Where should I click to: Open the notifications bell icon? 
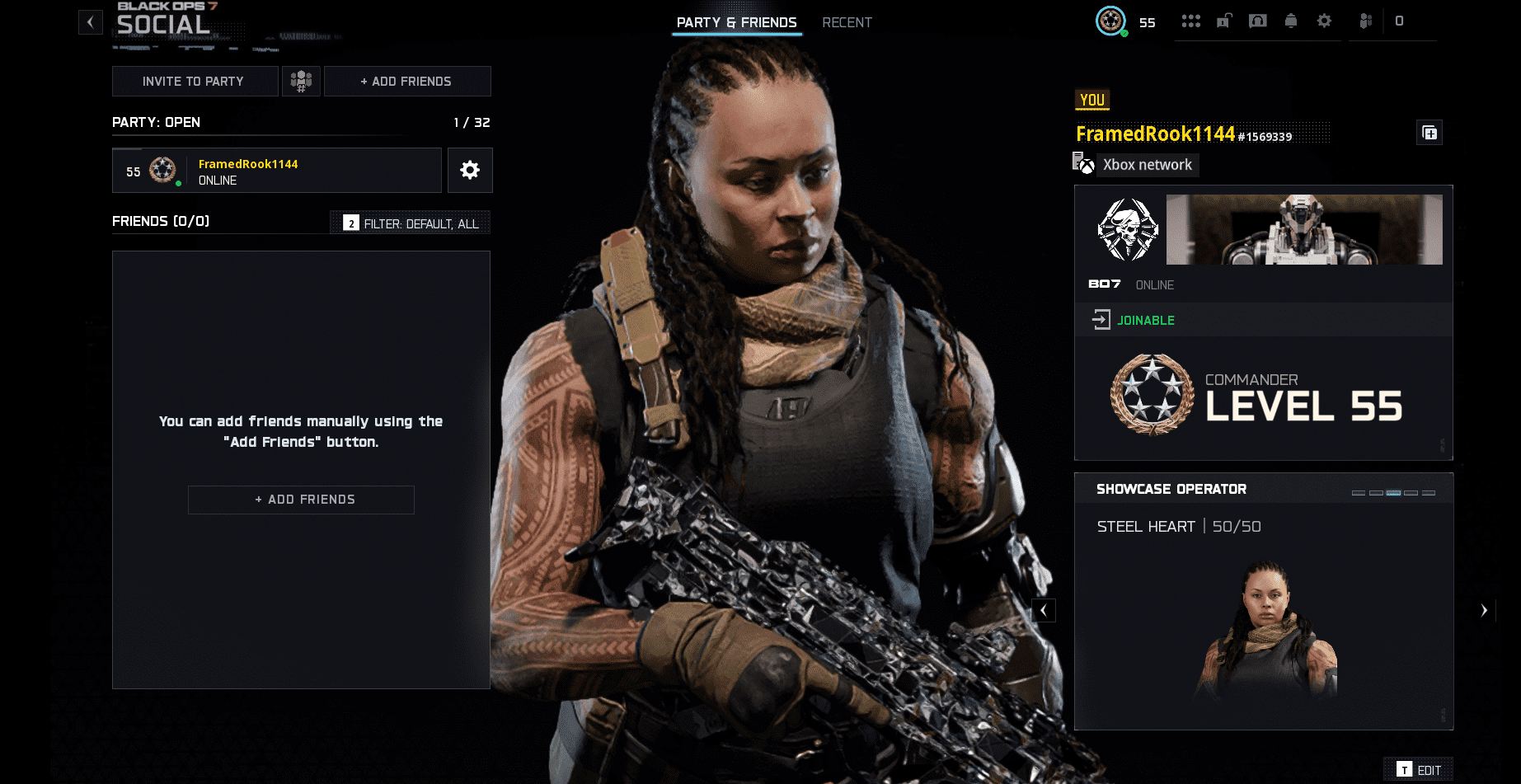[x=1290, y=21]
